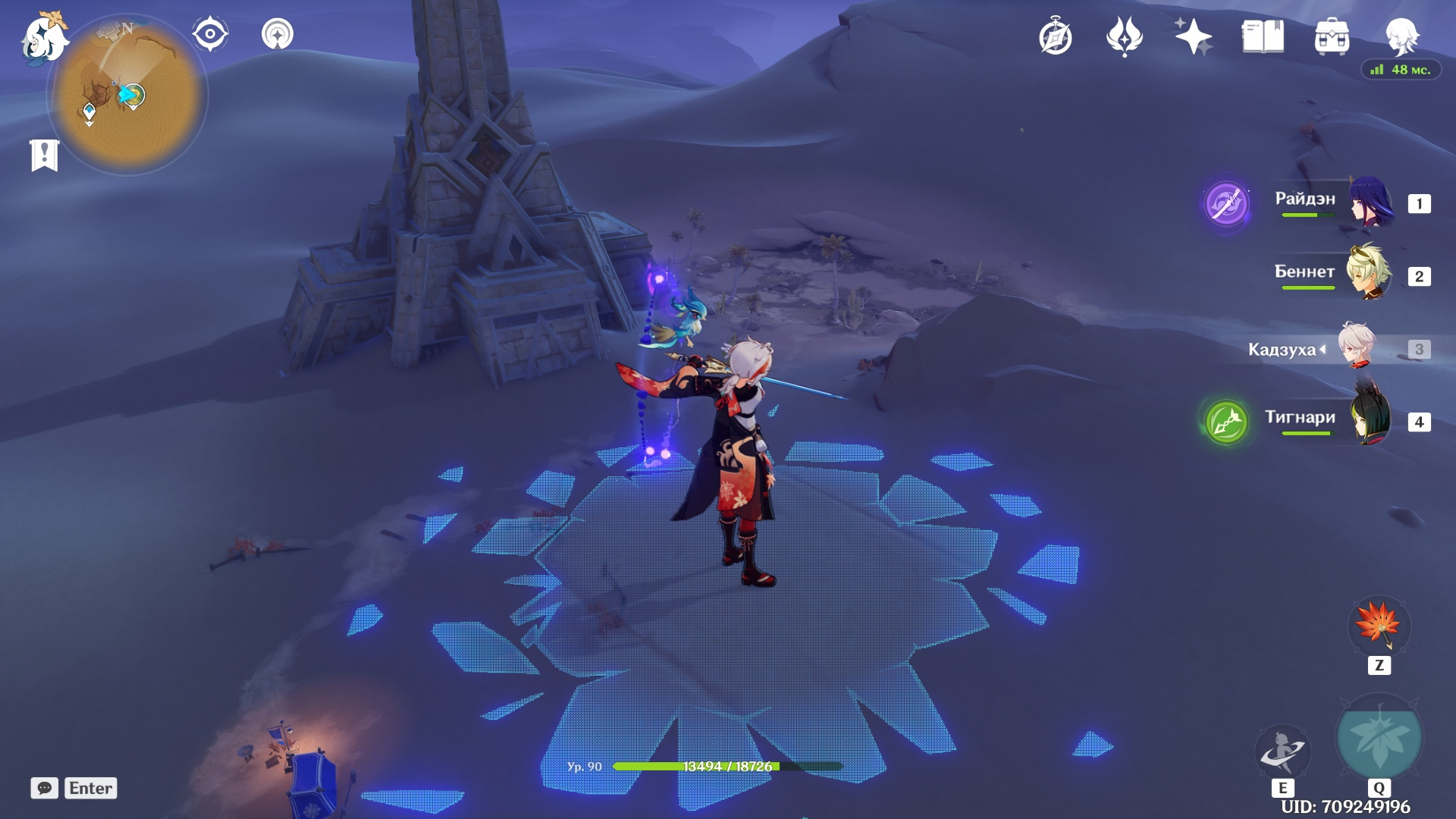
Task: Open the events flame-shaped icon
Action: pyautogui.click(x=1125, y=36)
